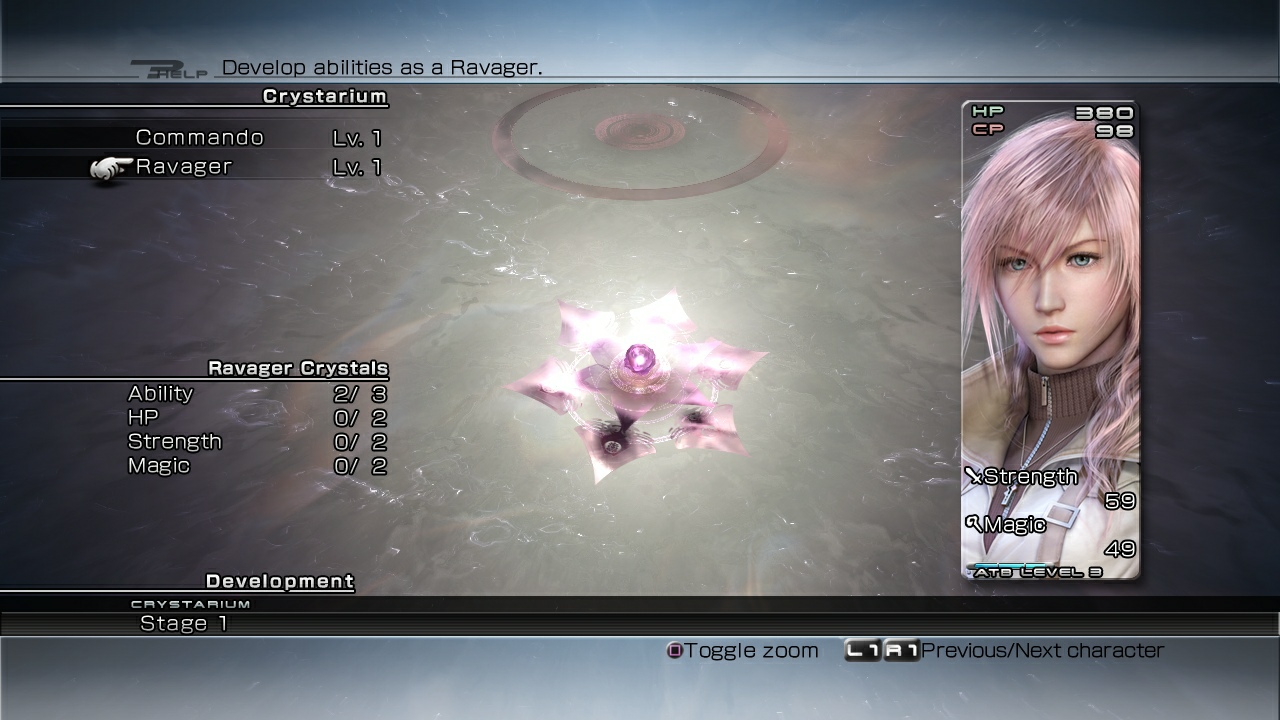
Task: Open the Stage 1 tab
Action: tap(184, 623)
